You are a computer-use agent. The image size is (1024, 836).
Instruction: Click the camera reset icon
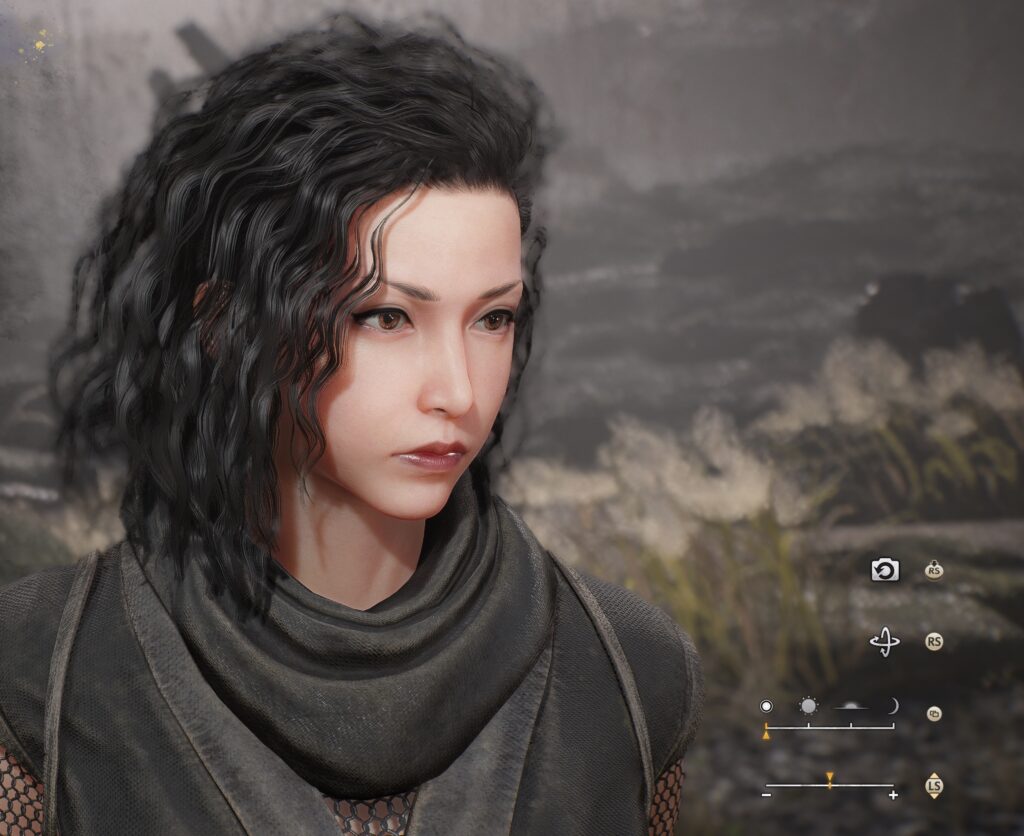coord(885,570)
